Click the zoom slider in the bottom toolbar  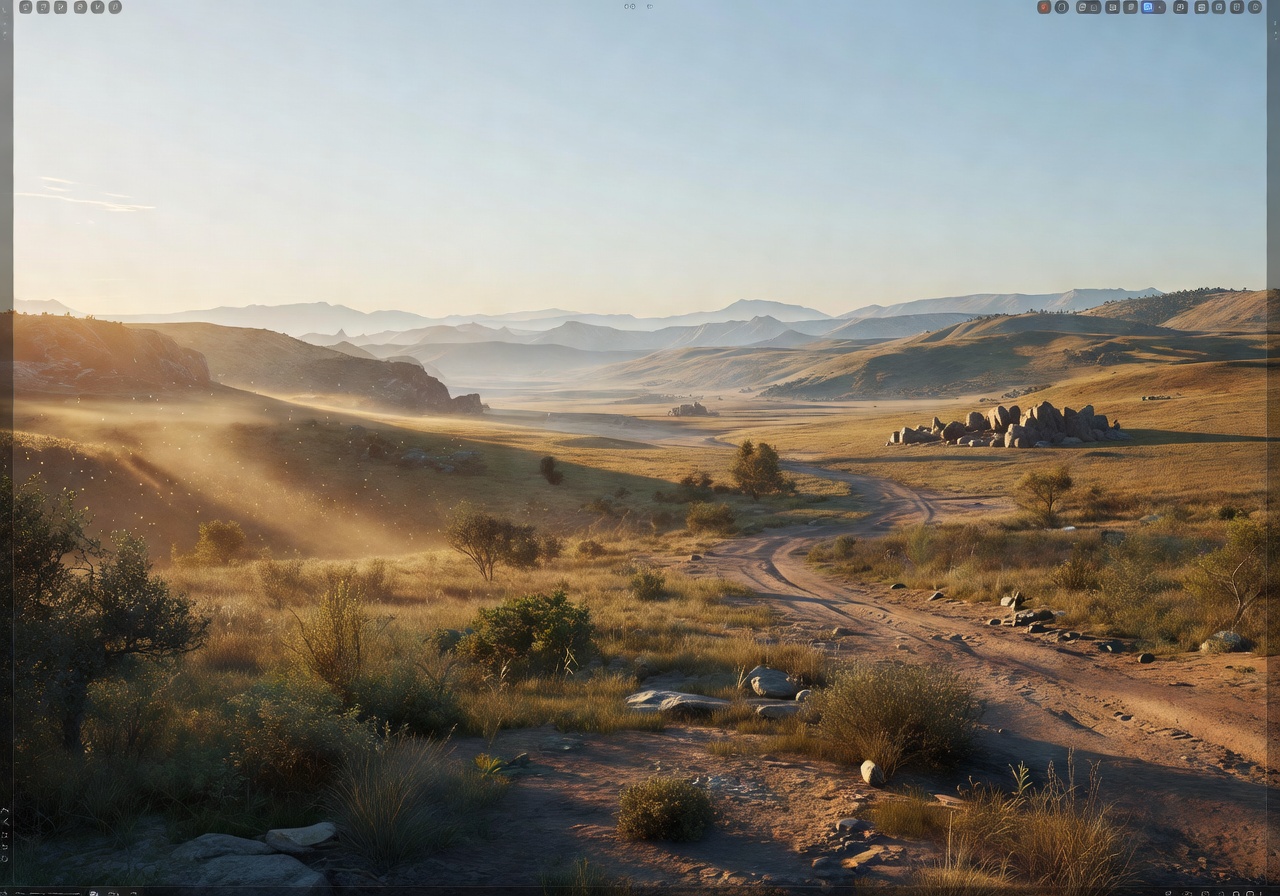pyautogui.click(x=50, y=893)
